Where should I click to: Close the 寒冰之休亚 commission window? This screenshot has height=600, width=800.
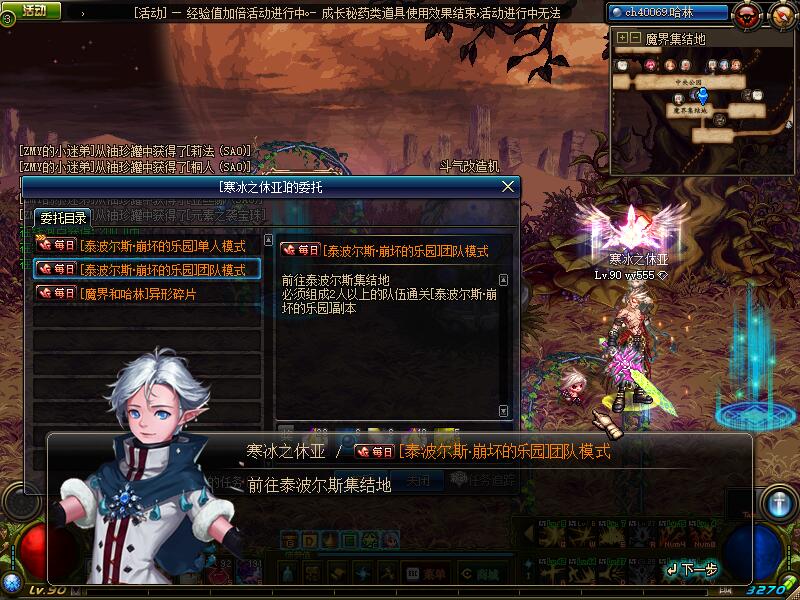pyautogui.click(x=508, y=187)
